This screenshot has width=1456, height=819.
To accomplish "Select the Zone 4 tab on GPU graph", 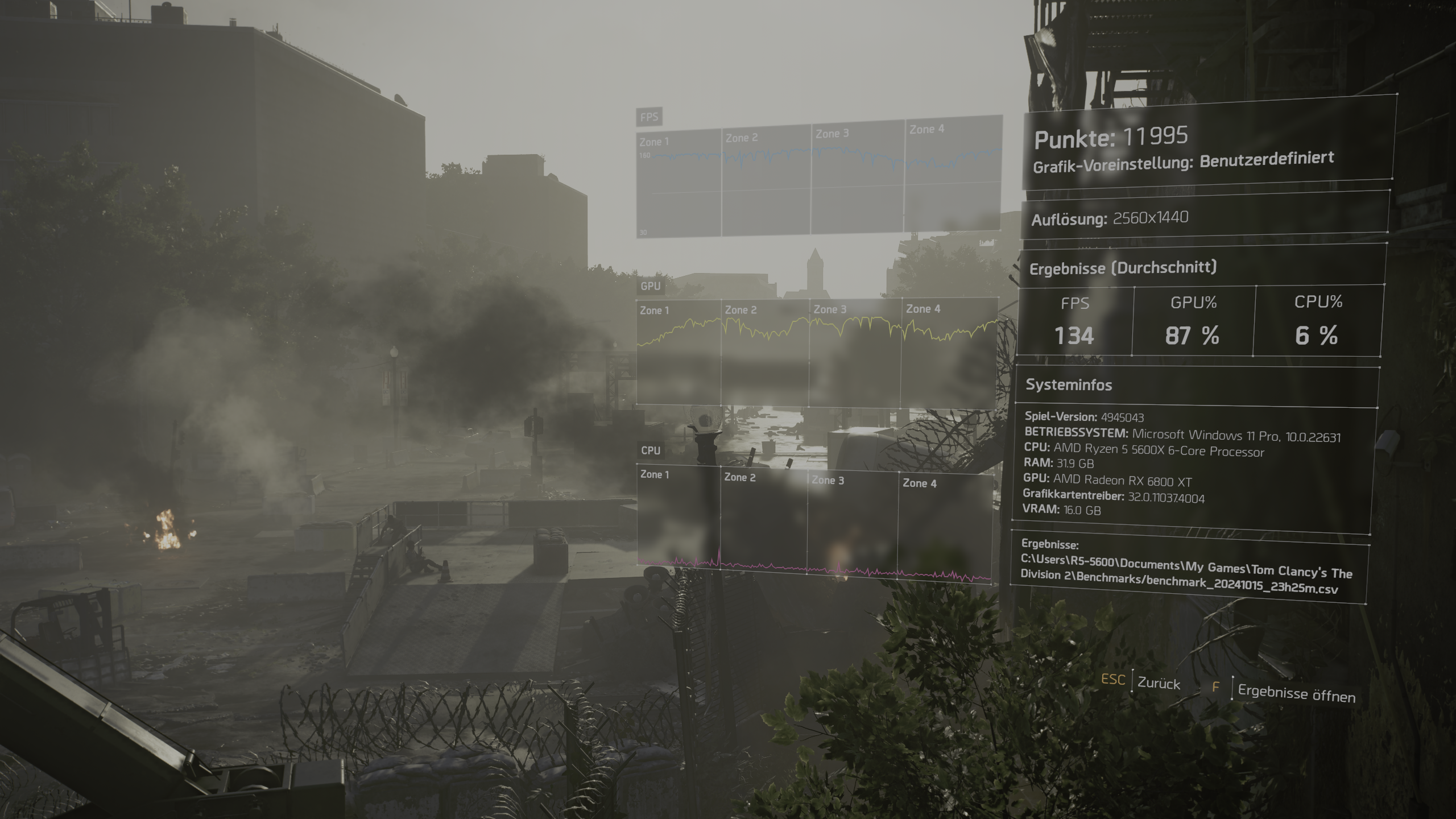I will (x=924, y=309).
